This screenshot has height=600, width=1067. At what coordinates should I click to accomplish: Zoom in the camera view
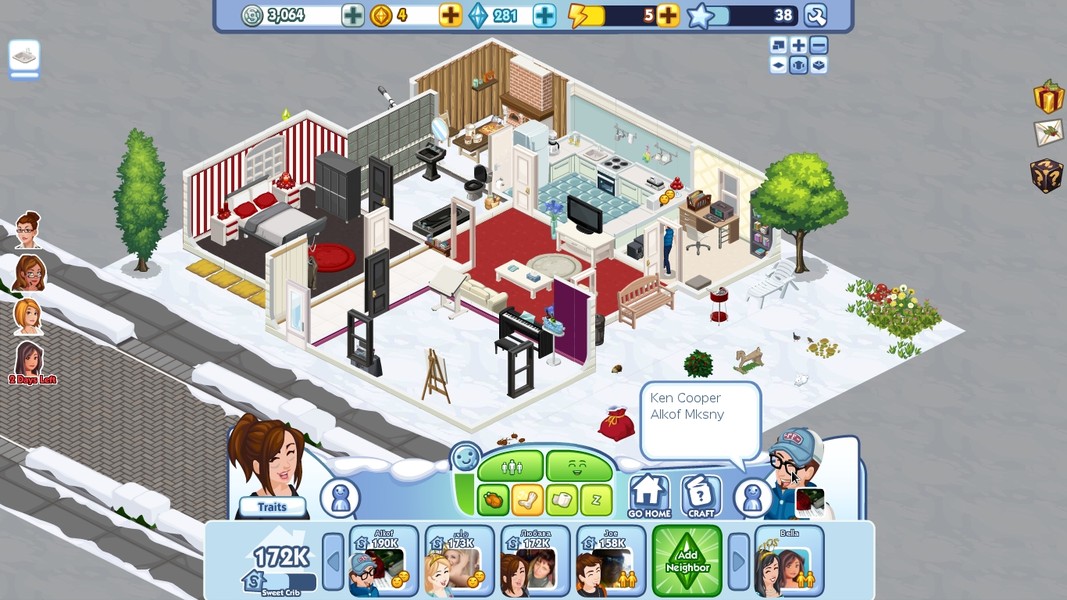point(798,45)
